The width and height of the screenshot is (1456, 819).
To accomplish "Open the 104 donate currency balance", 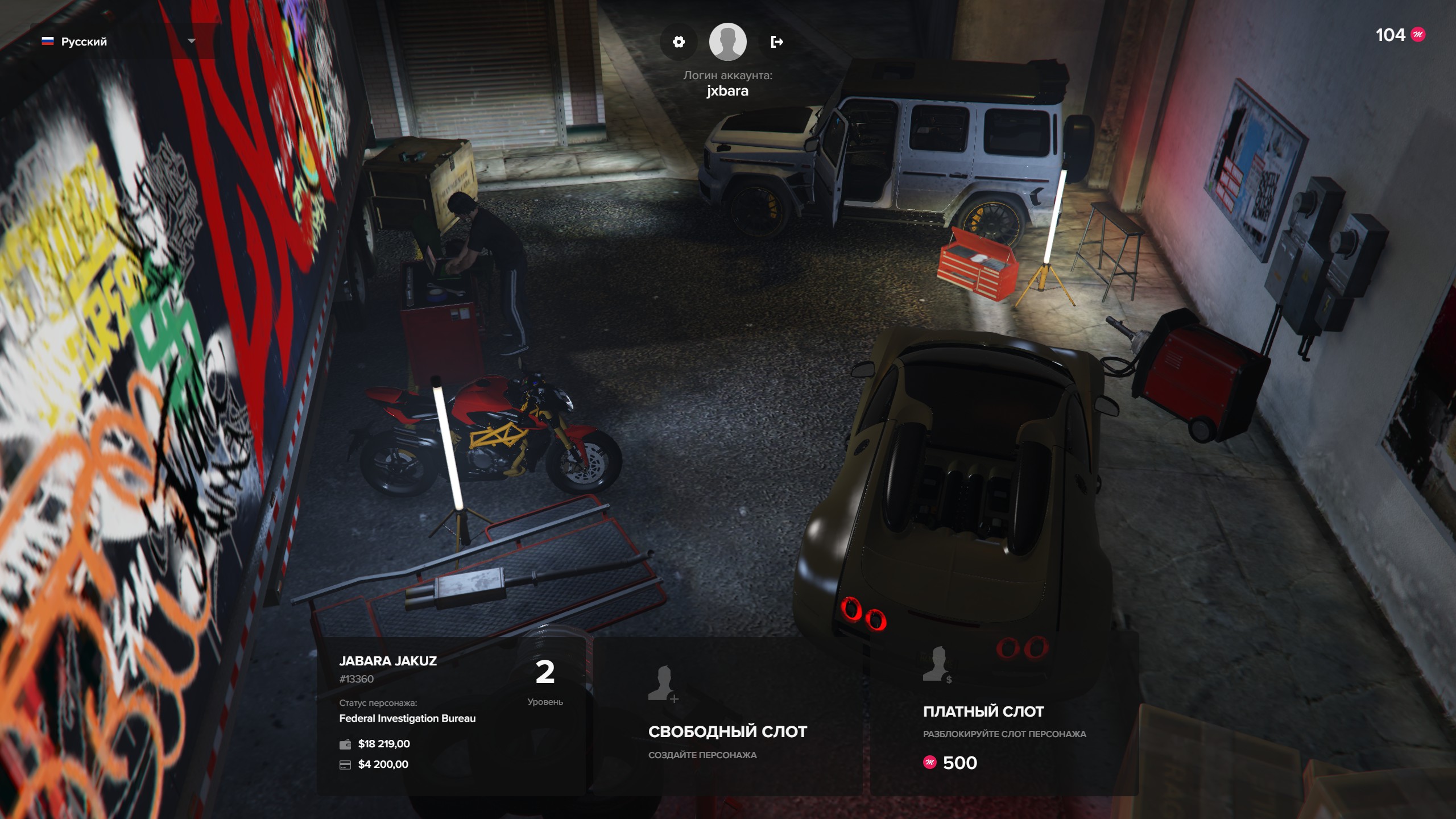I will tap(1400, 35).
